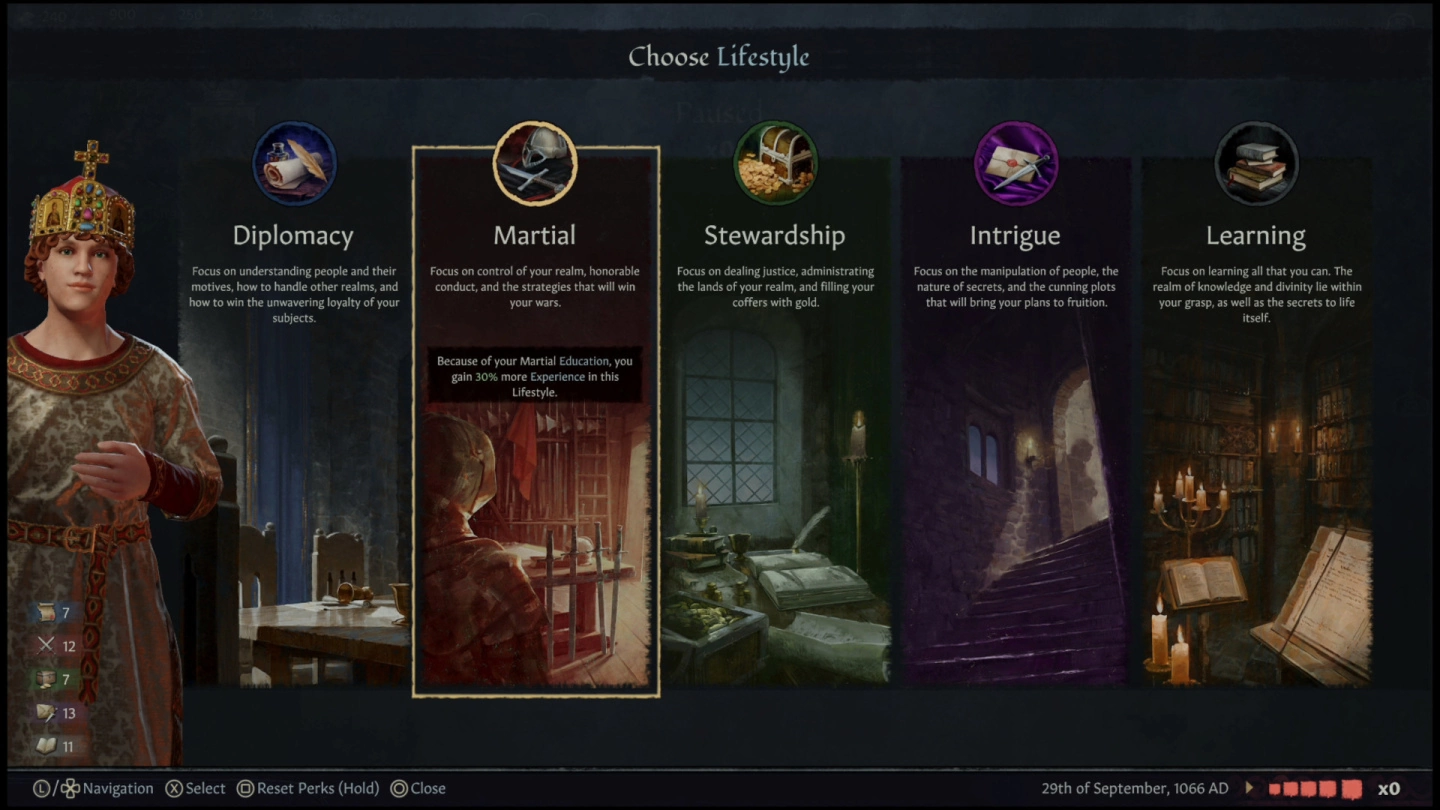Select the Stewardship treasure chest icon

click(x=775, y=164)
